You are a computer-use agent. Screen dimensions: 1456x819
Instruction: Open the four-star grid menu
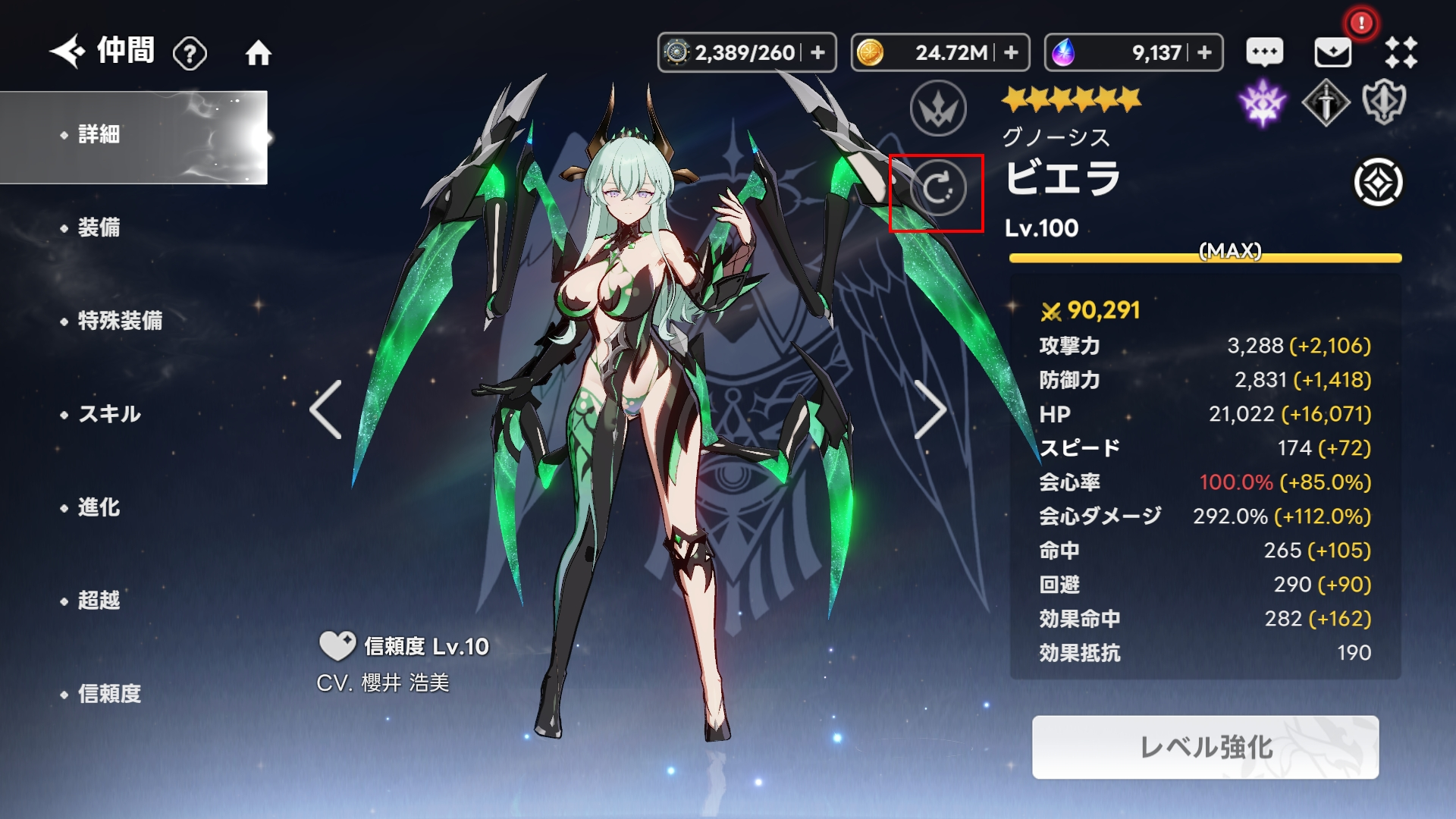(1401, 52)
